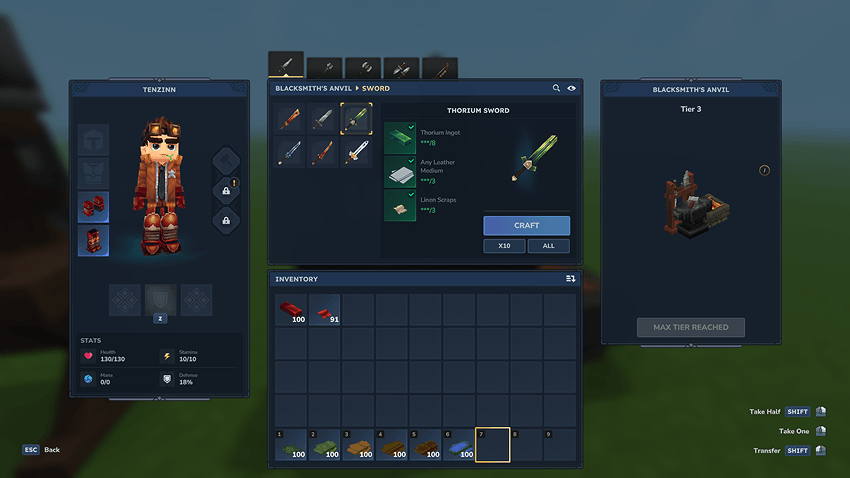This screenshot has height=478, width=850.
Task: Select the blue ingot in hotbar slot 6
Action: [459, 445]
